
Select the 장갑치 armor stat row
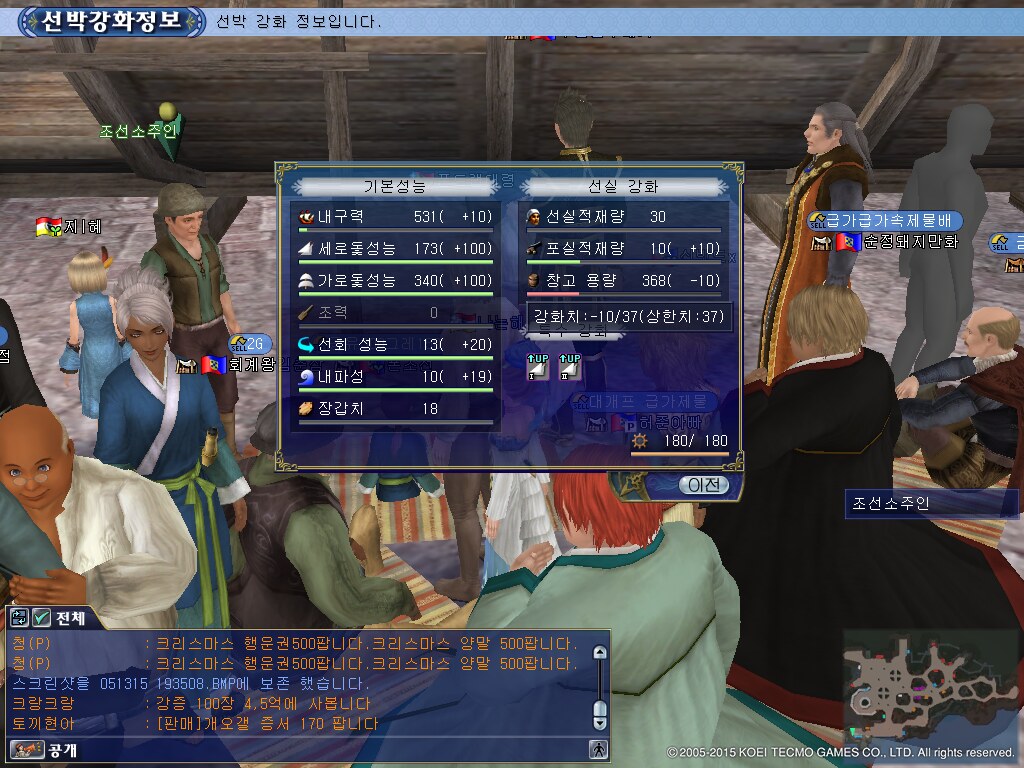click(x=395, y=409)
